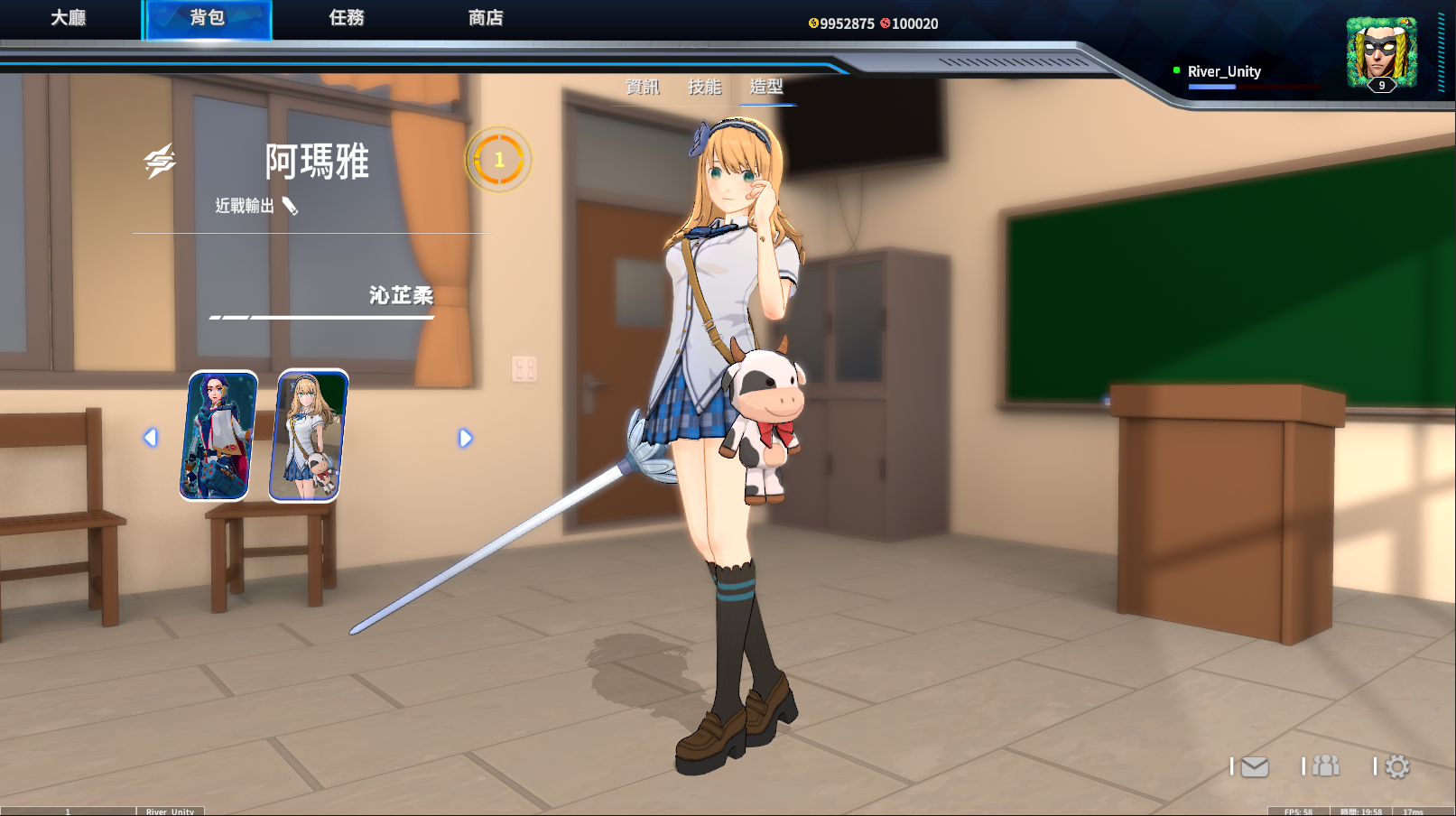Open the gear settings icon
The width and height of the screenshot is (1456, 816).
pyautogui.click(x=1397, y=767)
